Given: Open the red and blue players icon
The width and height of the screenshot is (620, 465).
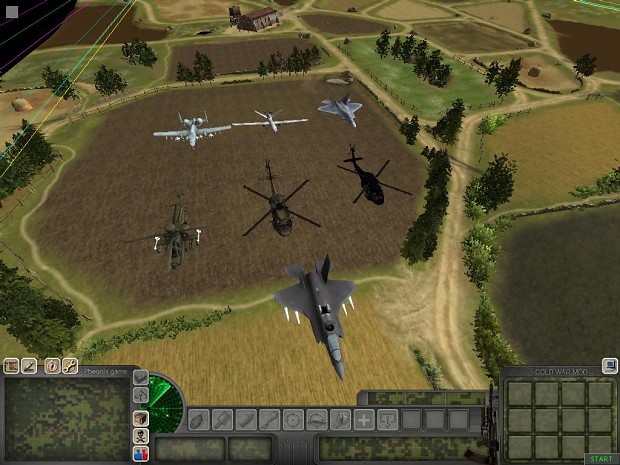Looking at the screenshot, I should pos(141,453).
